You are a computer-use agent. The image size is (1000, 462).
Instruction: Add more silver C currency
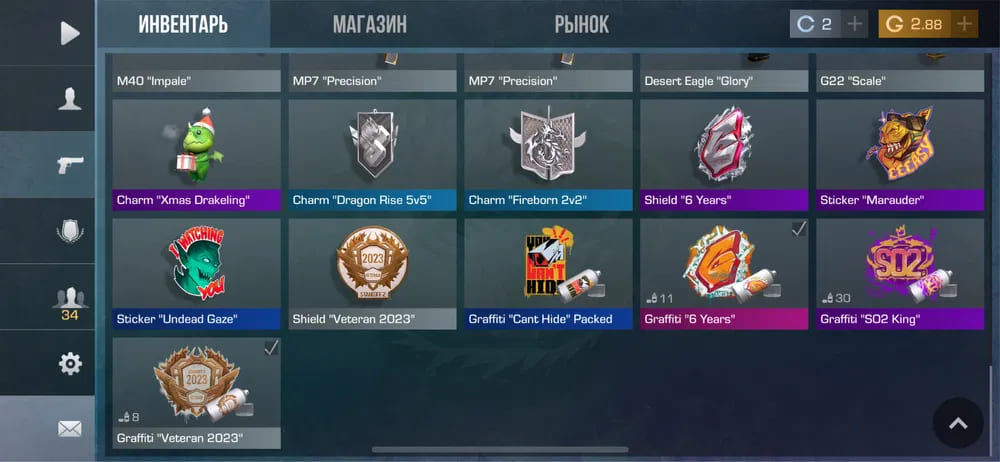[x=854, y=24]
